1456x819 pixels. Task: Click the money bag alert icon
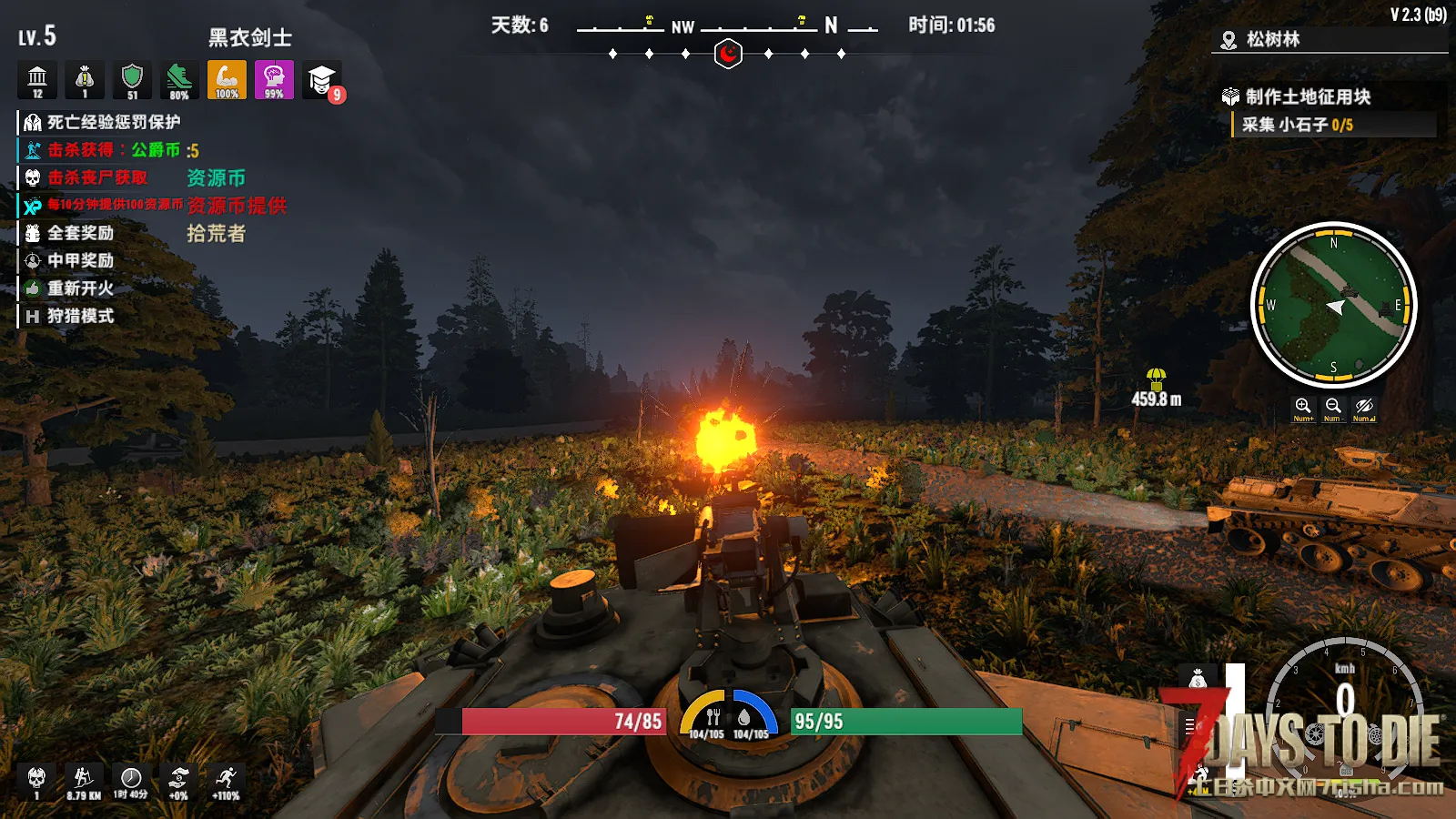click(x=85, y=79)
